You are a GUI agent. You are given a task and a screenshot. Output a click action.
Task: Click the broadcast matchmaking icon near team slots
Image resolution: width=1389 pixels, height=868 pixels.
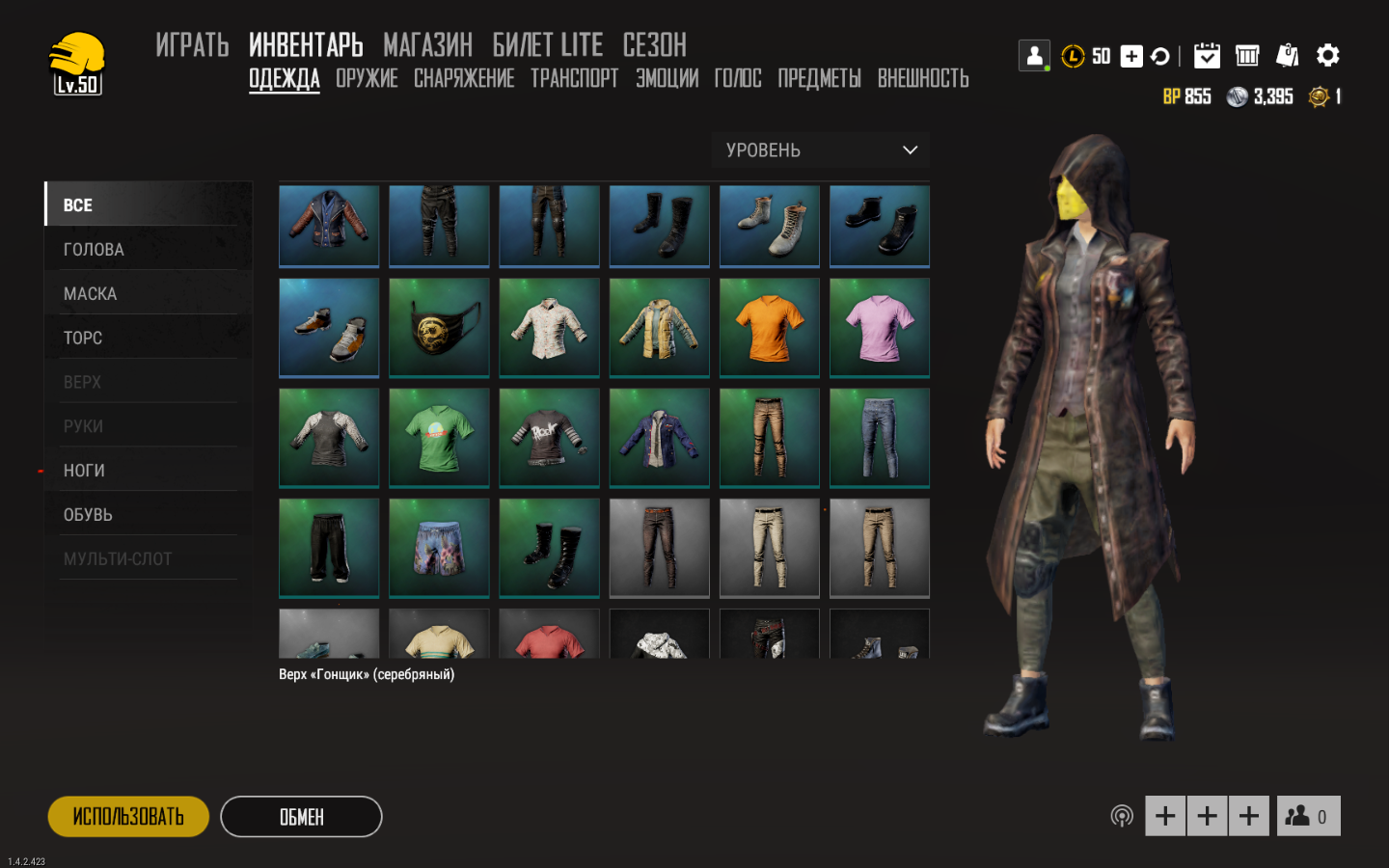1121,815
